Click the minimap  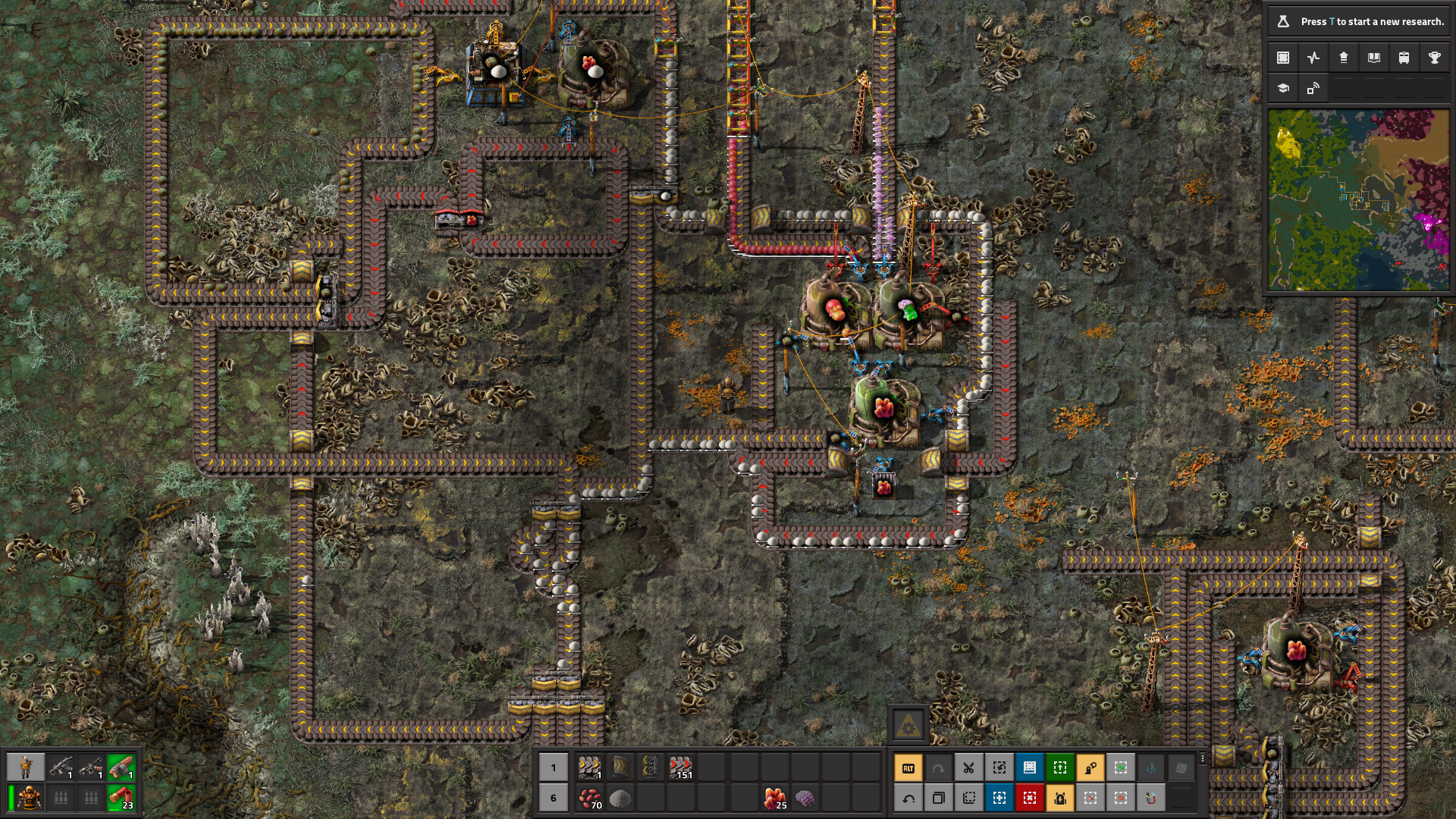pos(1358,199)
